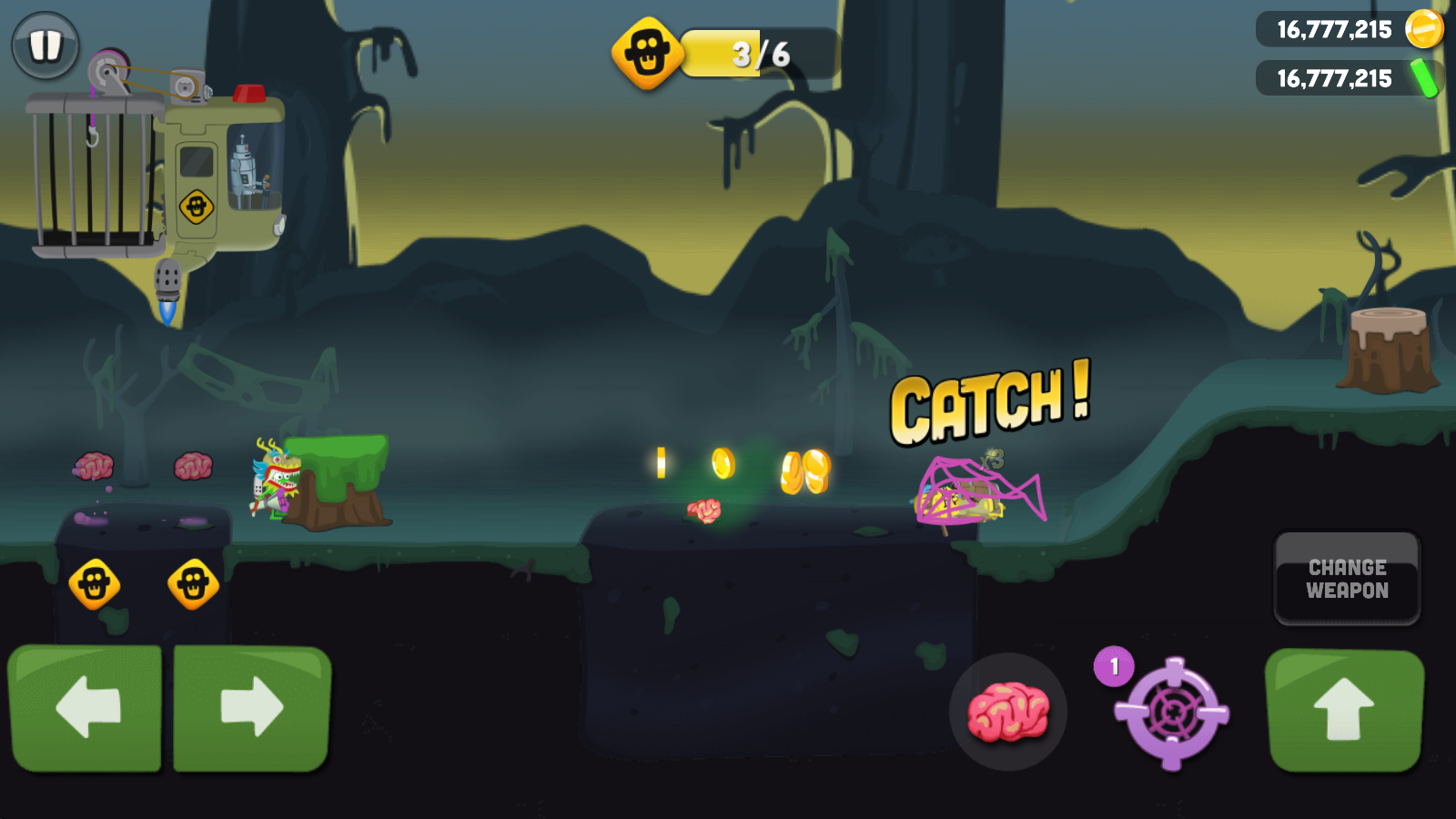Screen dimensions: 1456x819
Task: Move right with the right arrow button
Action: click(252, 707)
